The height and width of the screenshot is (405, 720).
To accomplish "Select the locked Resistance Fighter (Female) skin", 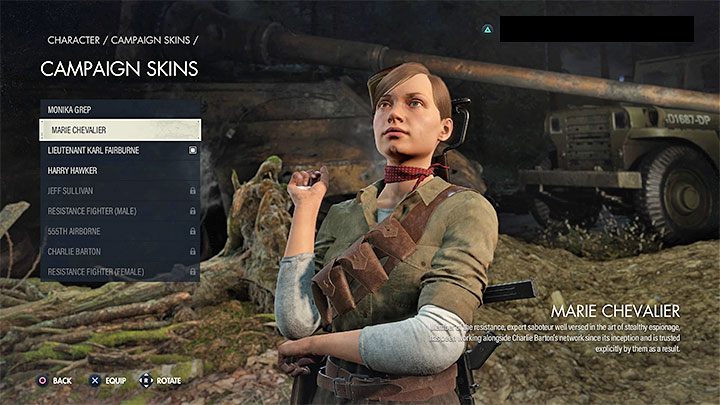I will (x=120, y=272).
